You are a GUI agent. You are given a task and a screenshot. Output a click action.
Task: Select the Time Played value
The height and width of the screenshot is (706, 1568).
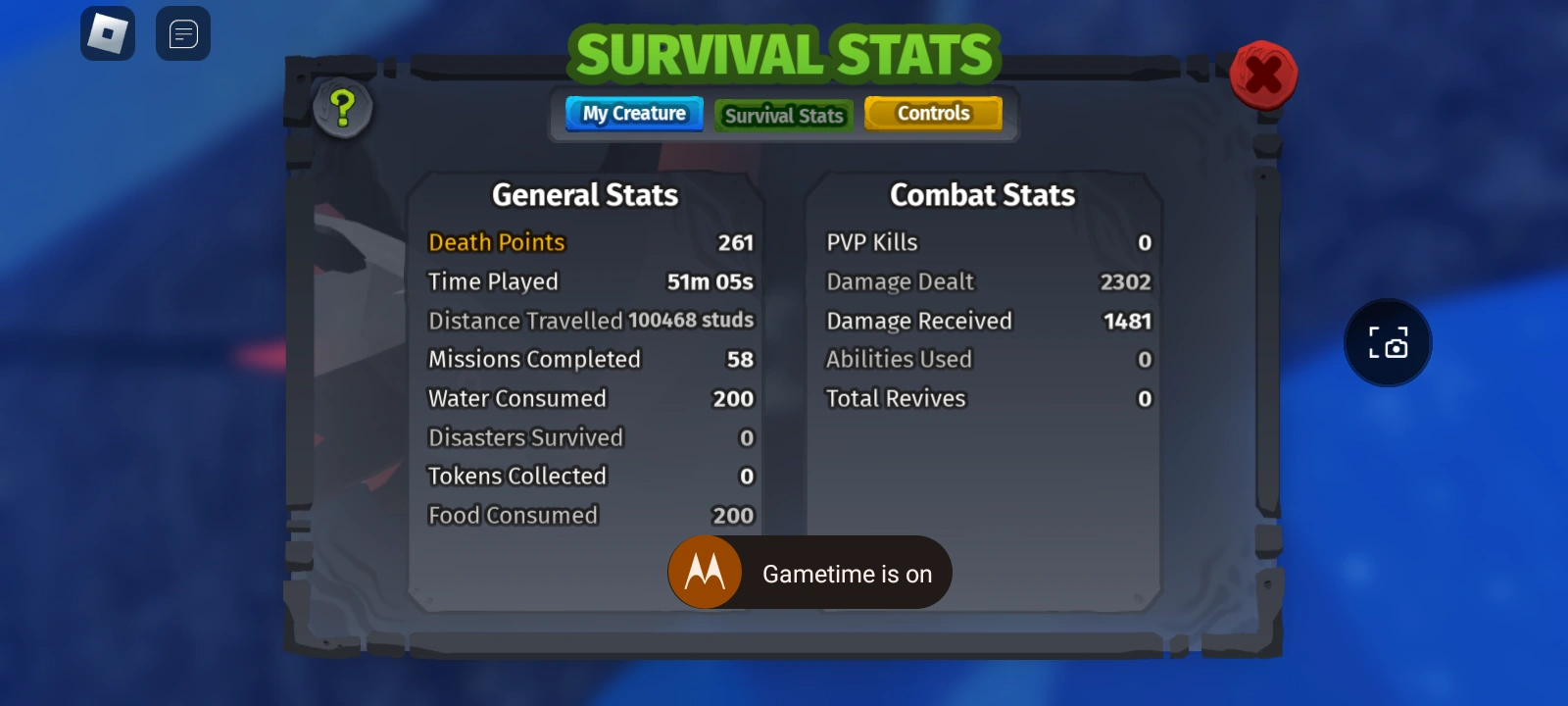[x=710, y=281]
